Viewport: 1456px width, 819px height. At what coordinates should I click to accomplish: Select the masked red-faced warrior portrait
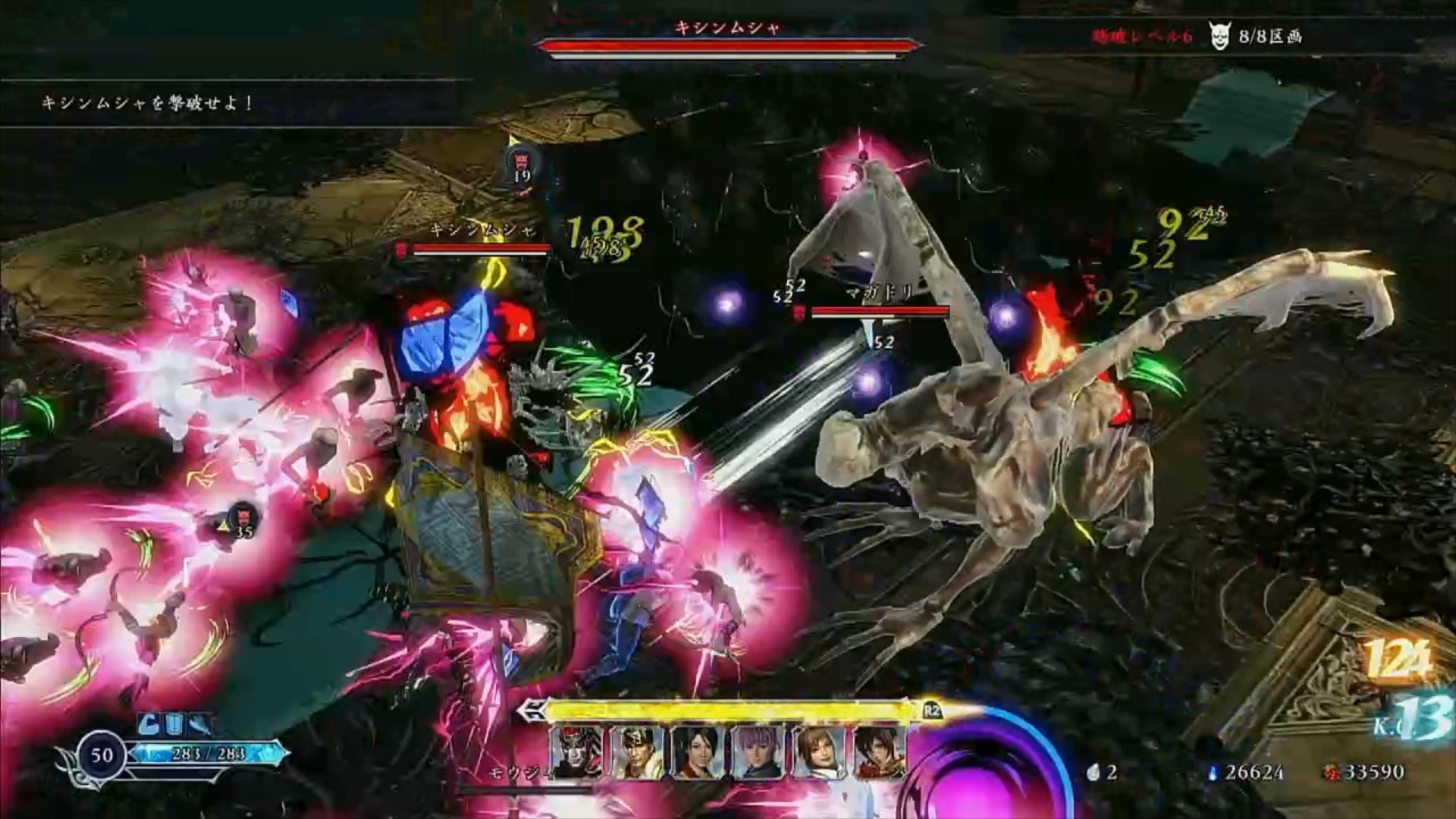coord(576,751)
